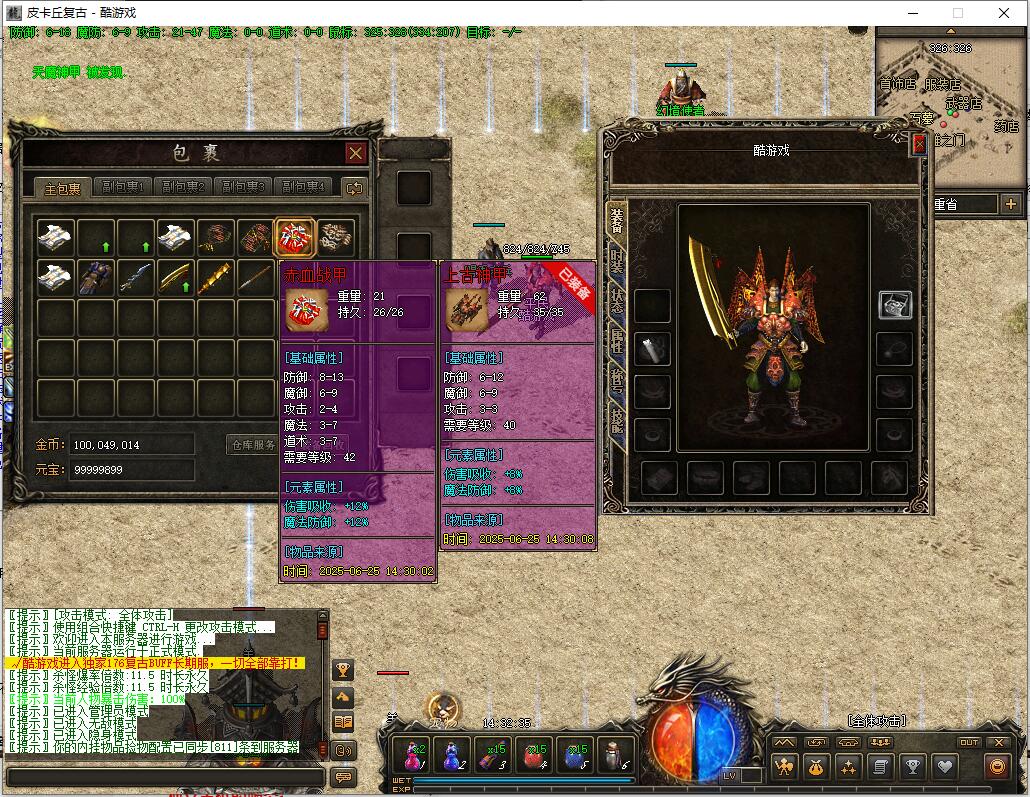Switch to the 时装 costume tab

coord(616,262)
